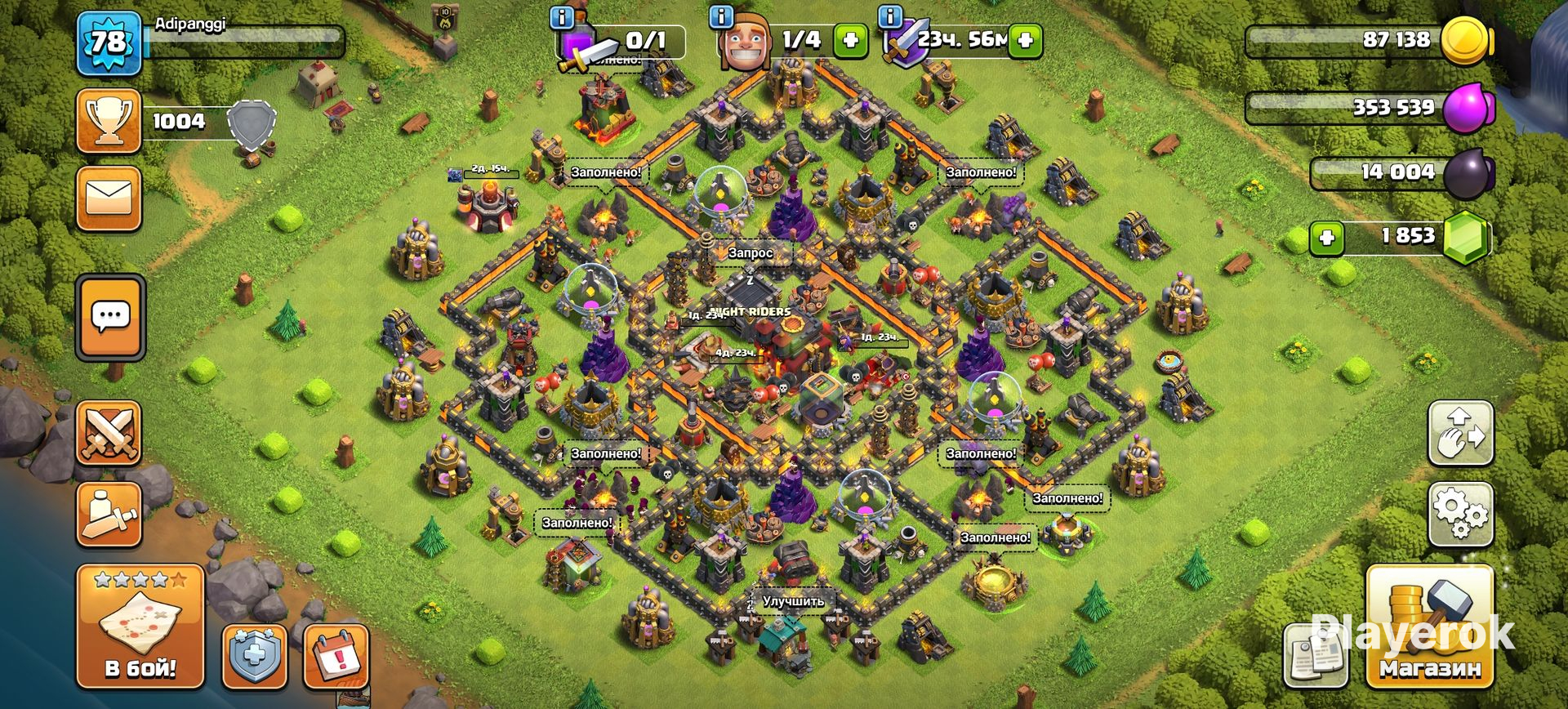Open the army training menu
The height and width of the screenshot is (709, 1568).
point(109,514)
